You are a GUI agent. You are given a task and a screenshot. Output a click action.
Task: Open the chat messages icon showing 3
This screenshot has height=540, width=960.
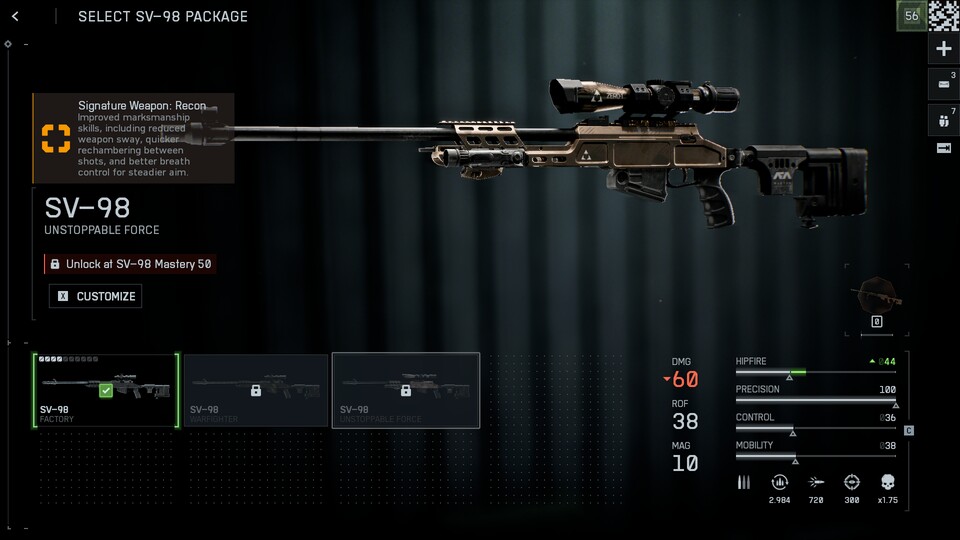(944, 83)
